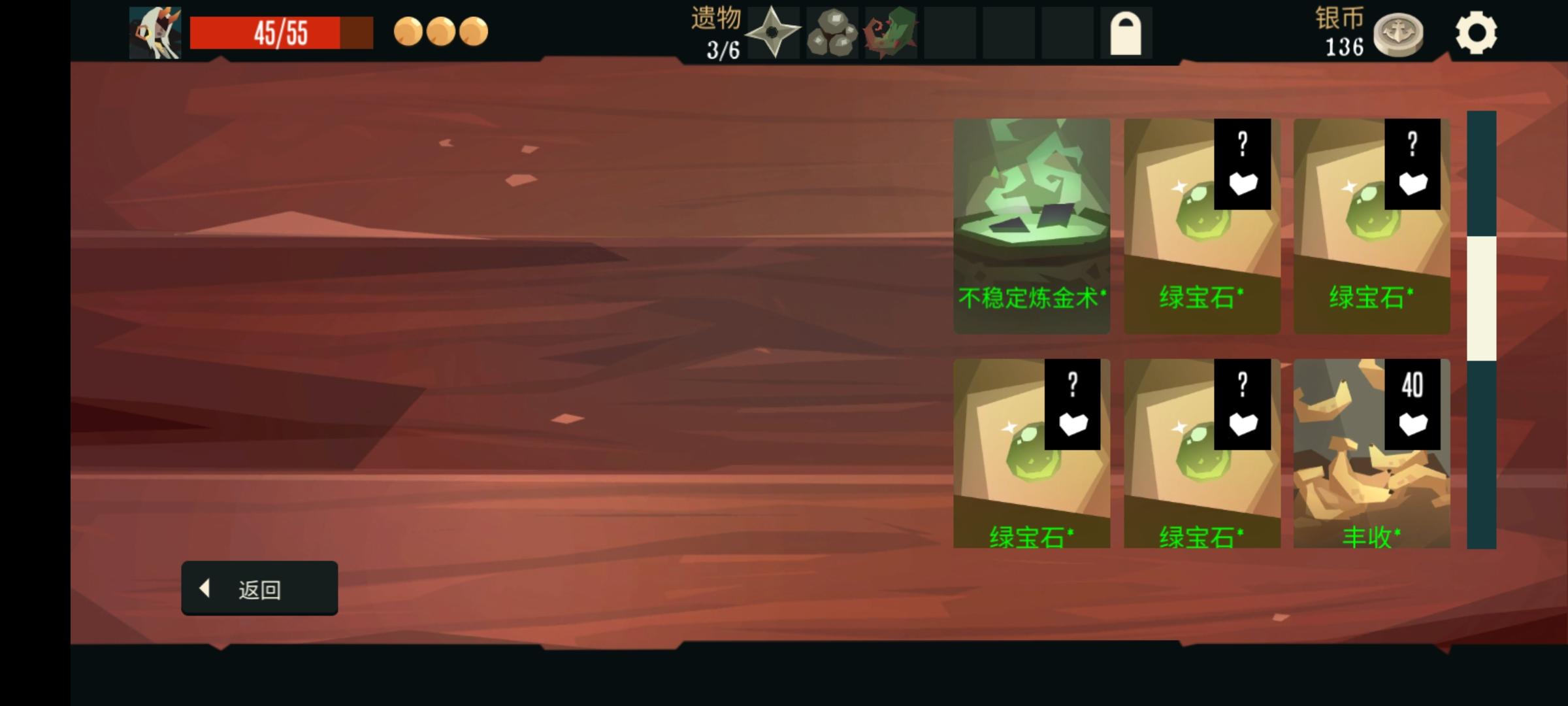1568x706 pixels.
Task: Open the settings gear icon
Action: tap(1477, 34)
